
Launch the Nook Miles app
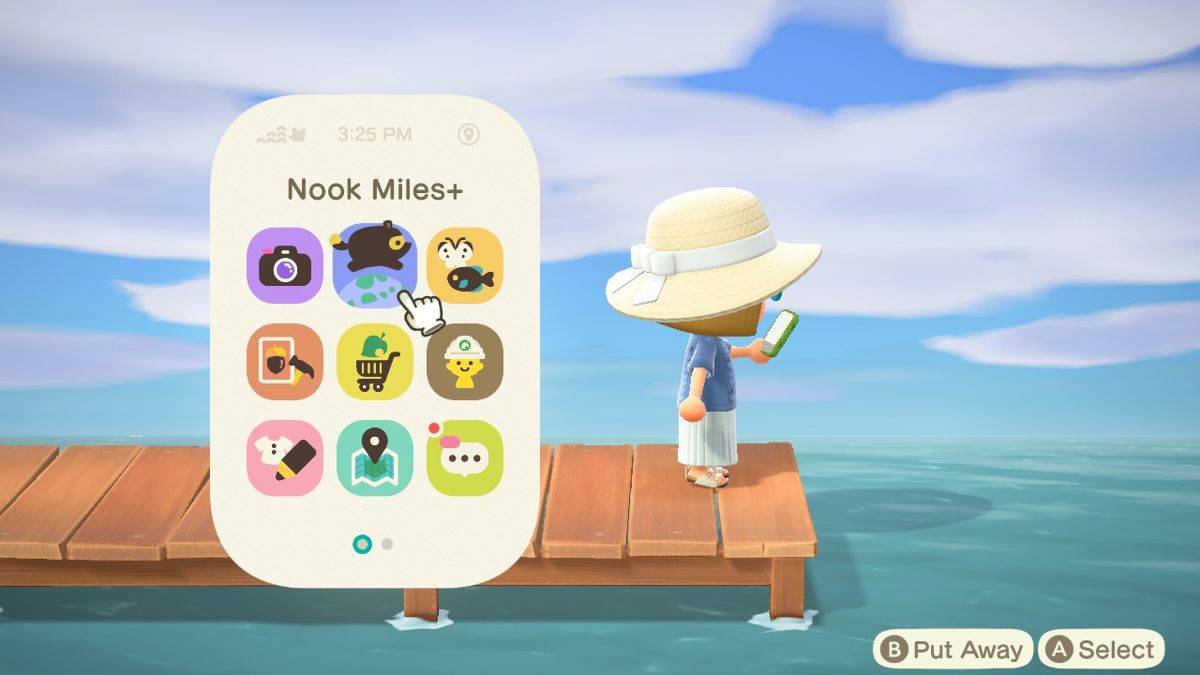pyautogui.click(x=374, y=265)
